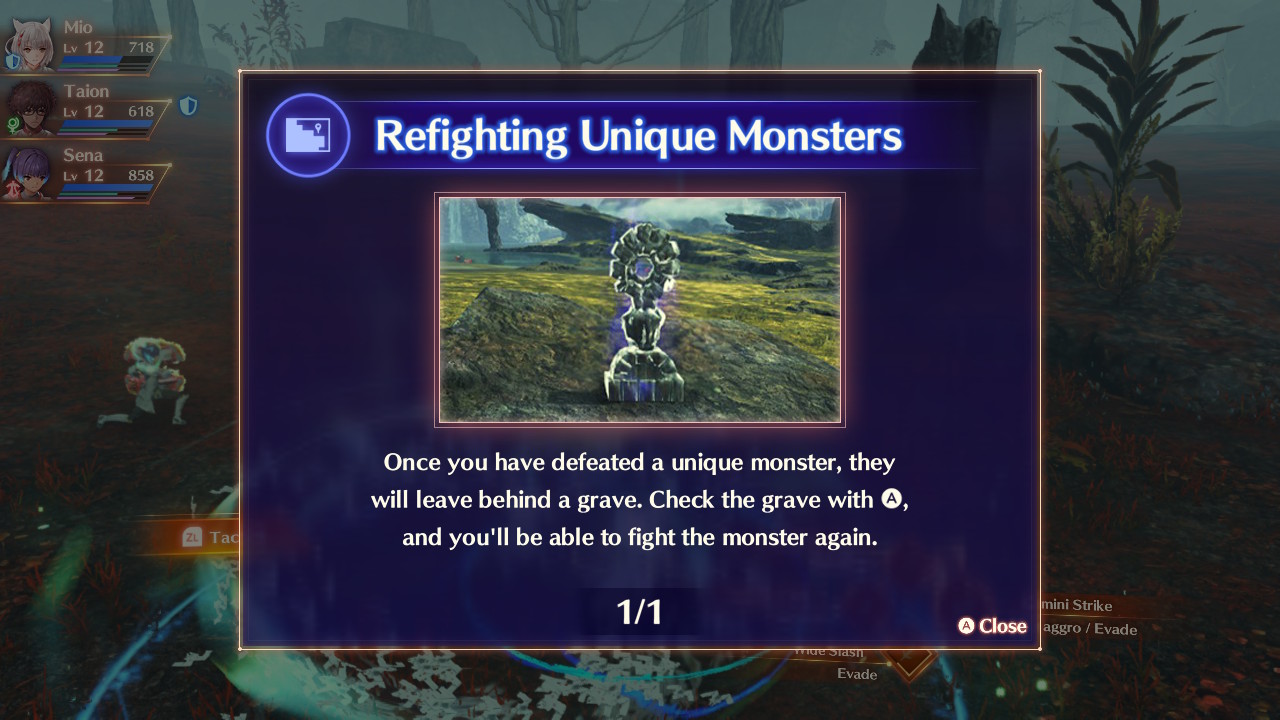Select Taion's party portrait
The height and width of the screenshot is (720, 1280).
[x=30, y=109]
